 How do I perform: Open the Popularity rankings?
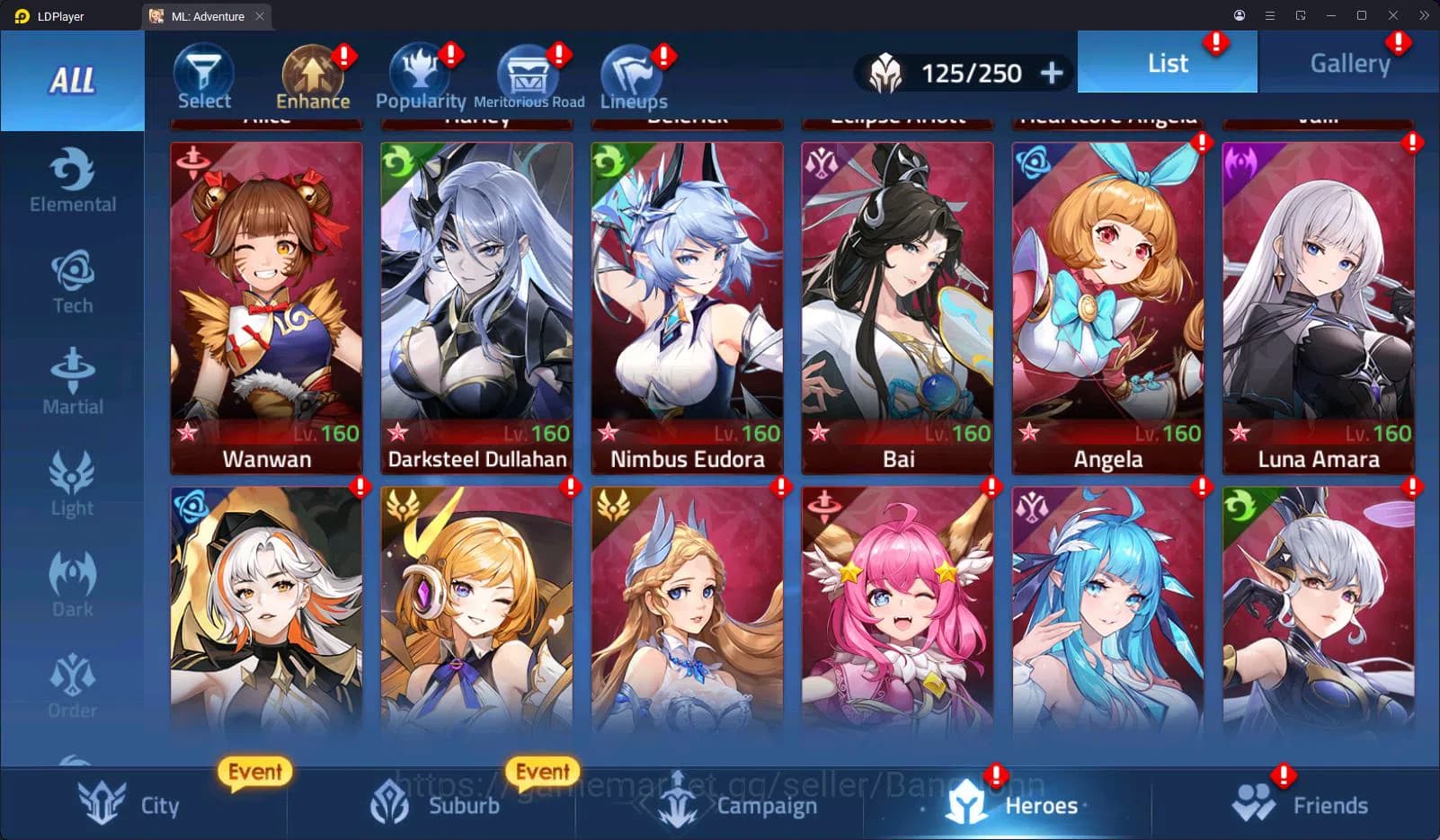pyautogui.click(x=420, y=72)
